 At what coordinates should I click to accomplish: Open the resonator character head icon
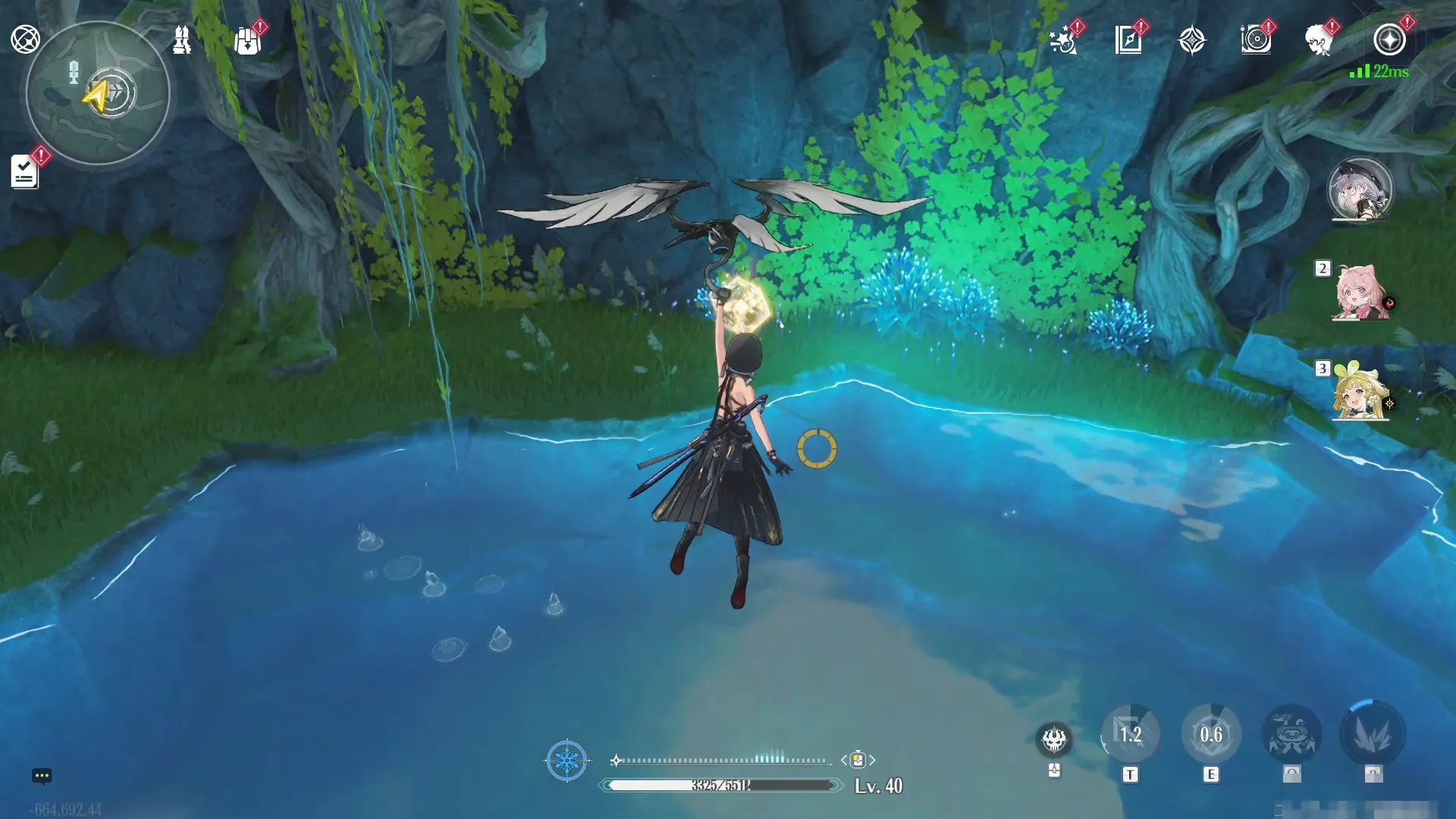(1319, 40)
